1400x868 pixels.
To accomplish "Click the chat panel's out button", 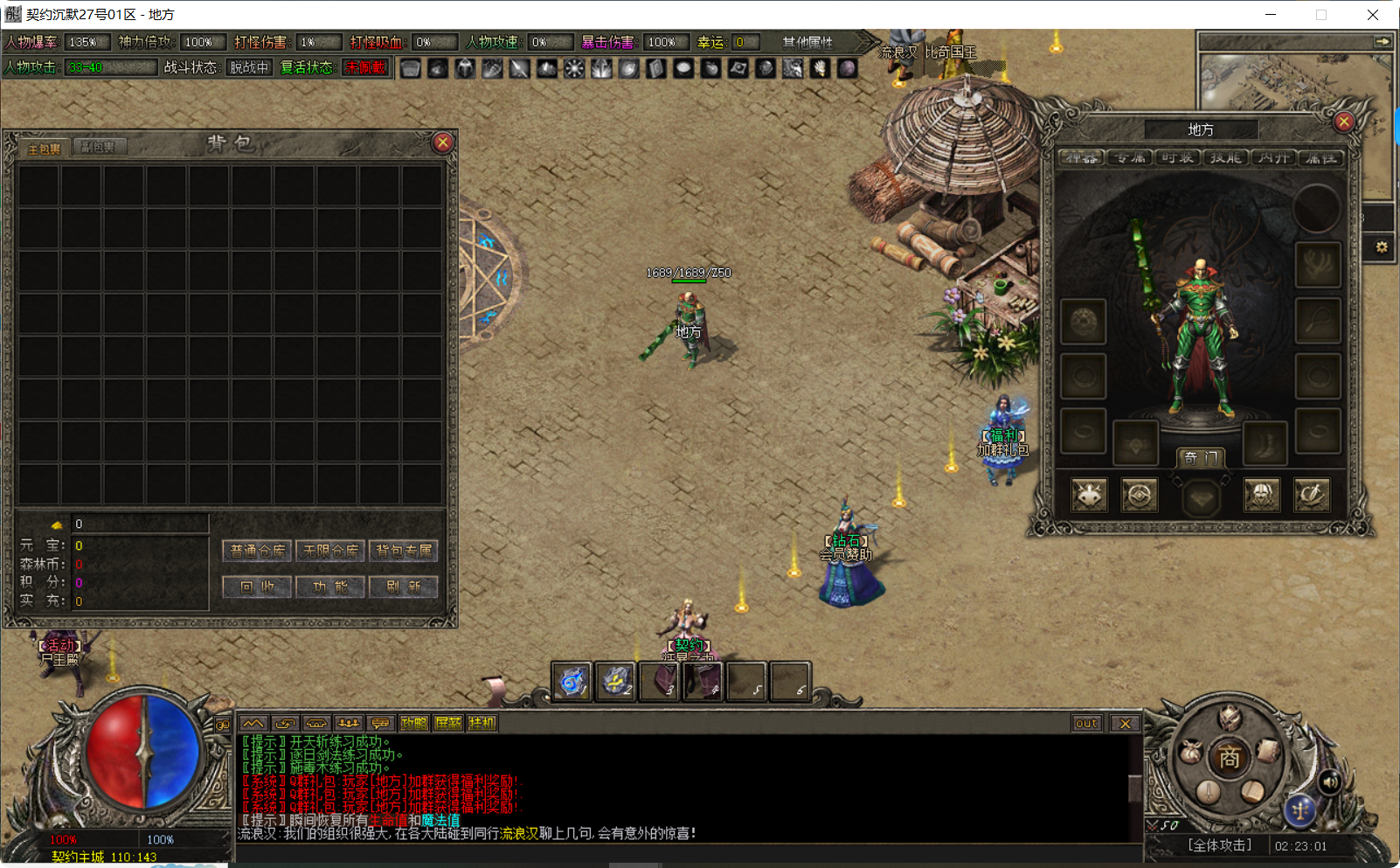I will [1086, 723].
